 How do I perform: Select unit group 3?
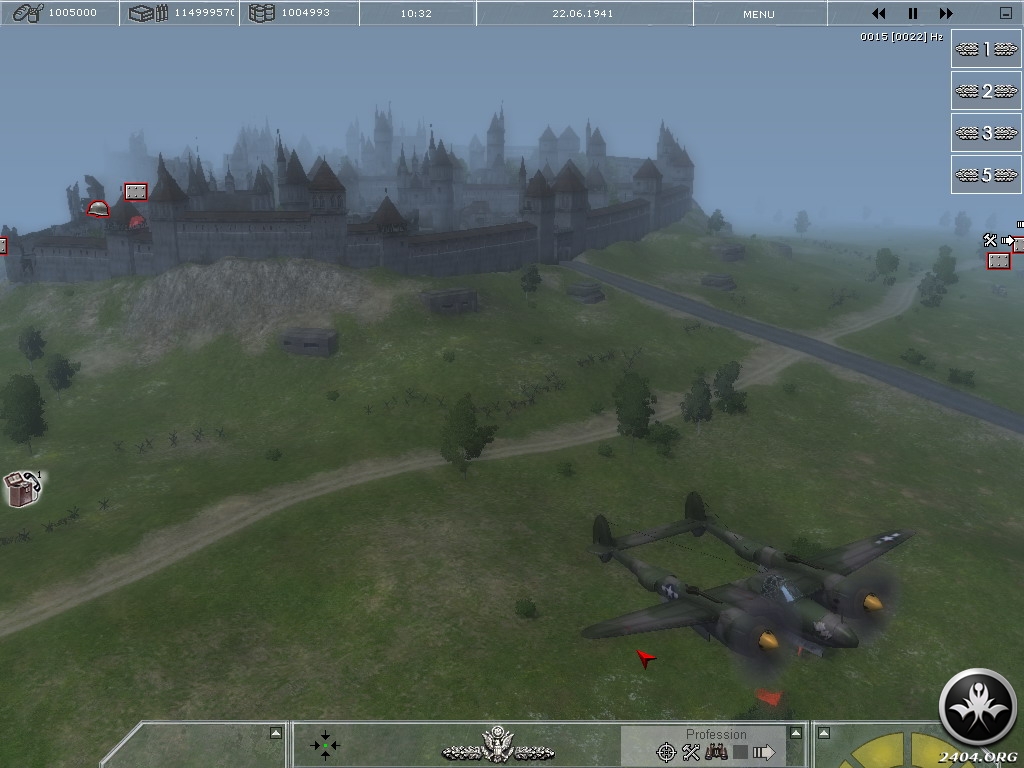(x=986, y=133)
